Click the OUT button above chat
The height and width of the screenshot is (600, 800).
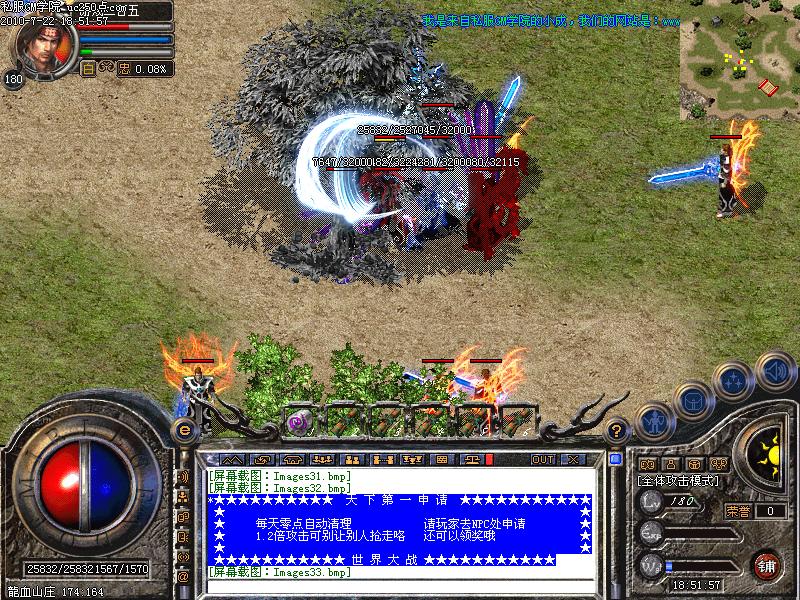click(x=542, y=459)
